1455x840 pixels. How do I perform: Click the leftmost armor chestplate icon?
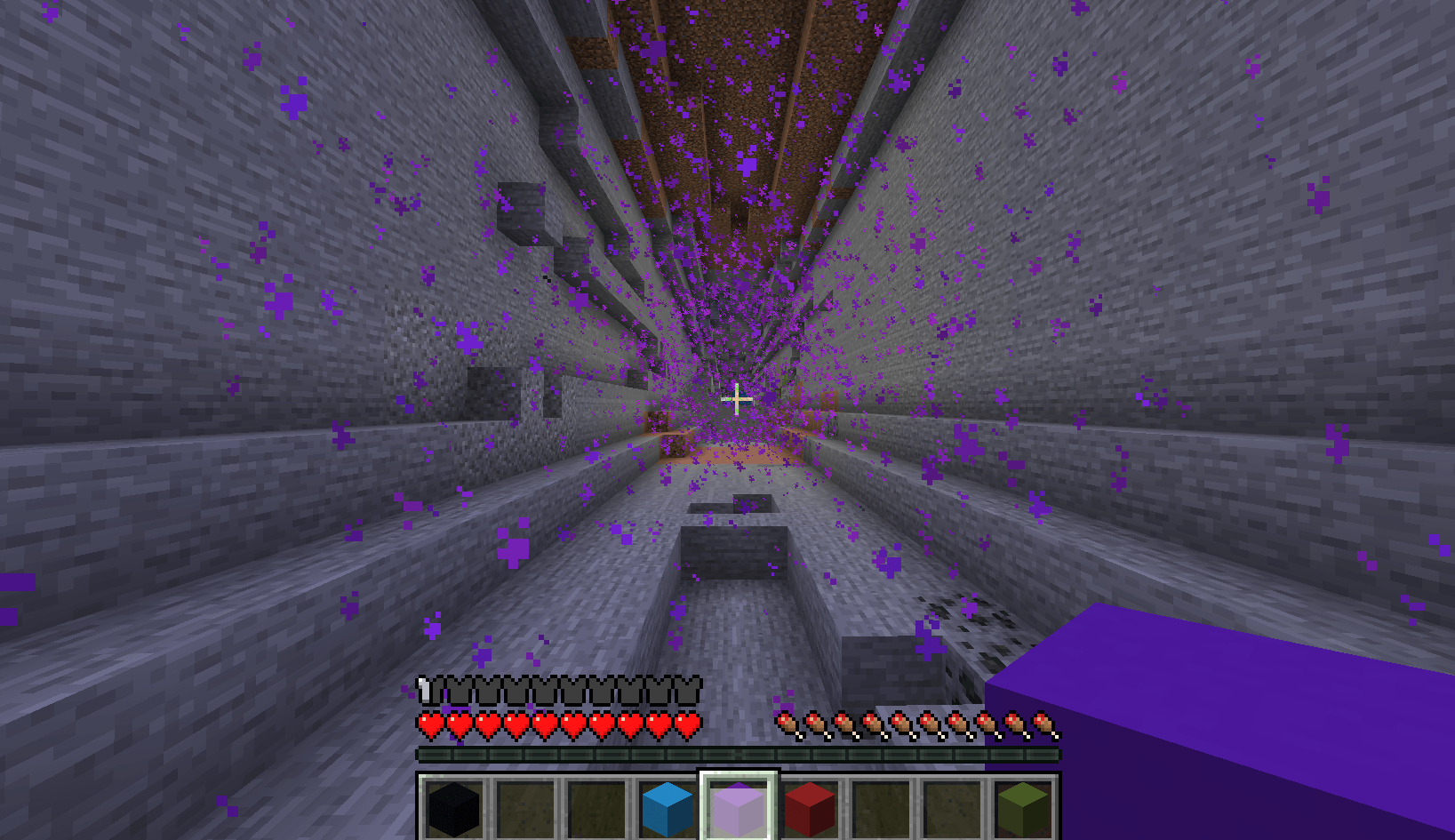(425, 686)
